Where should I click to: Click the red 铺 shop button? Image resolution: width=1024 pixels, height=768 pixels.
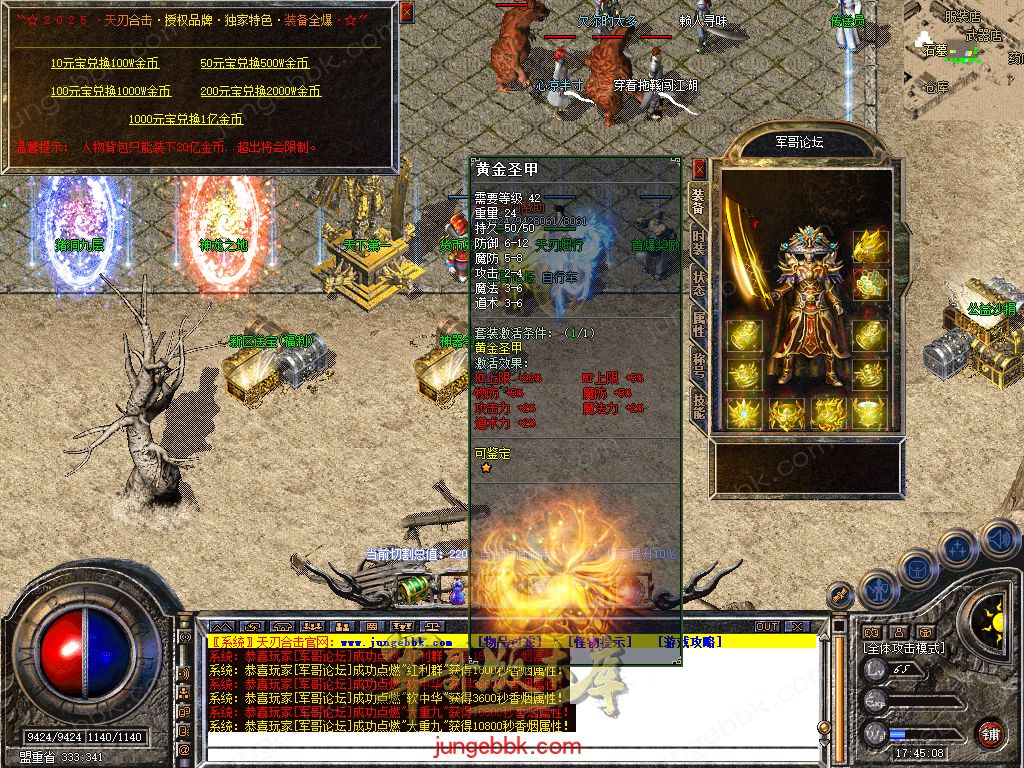click(990, 733)
